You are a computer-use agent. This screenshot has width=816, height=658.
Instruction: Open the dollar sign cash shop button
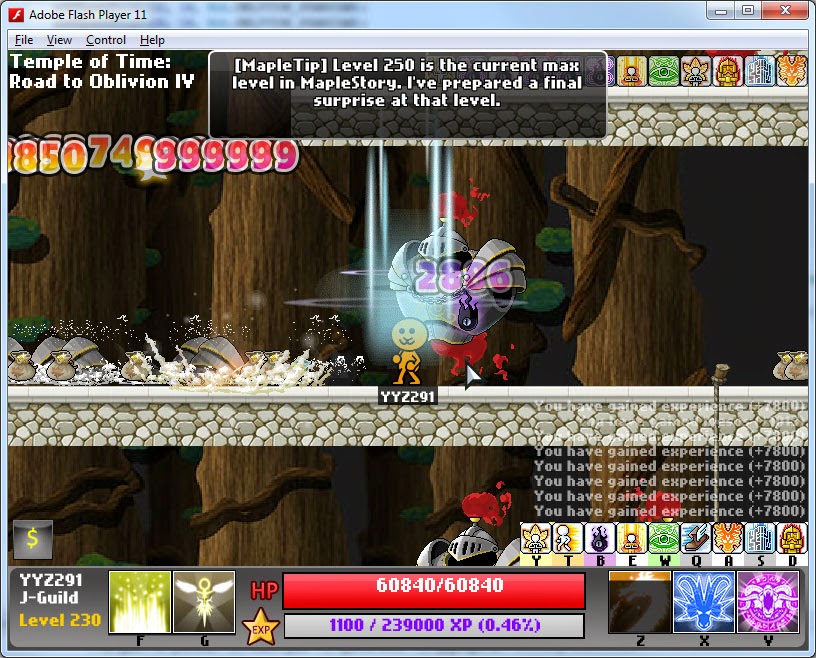tap(32, 539)
